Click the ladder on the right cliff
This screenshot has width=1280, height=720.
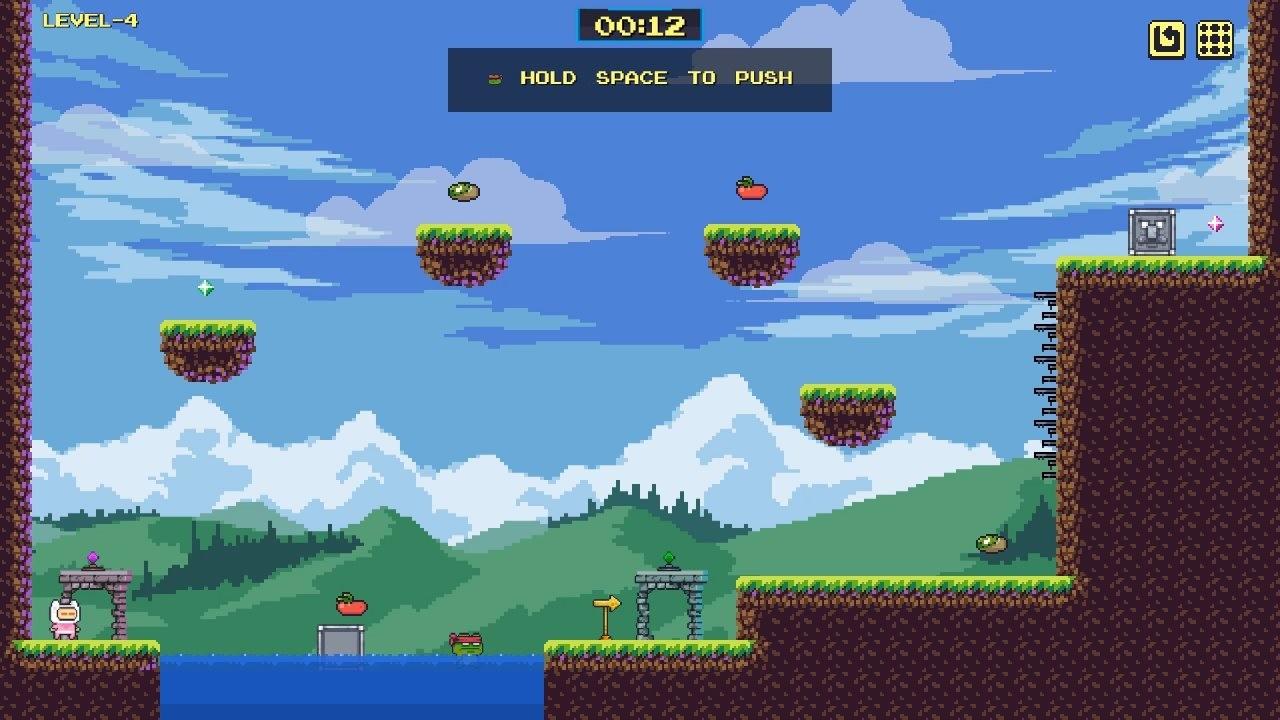[1044, 380]
